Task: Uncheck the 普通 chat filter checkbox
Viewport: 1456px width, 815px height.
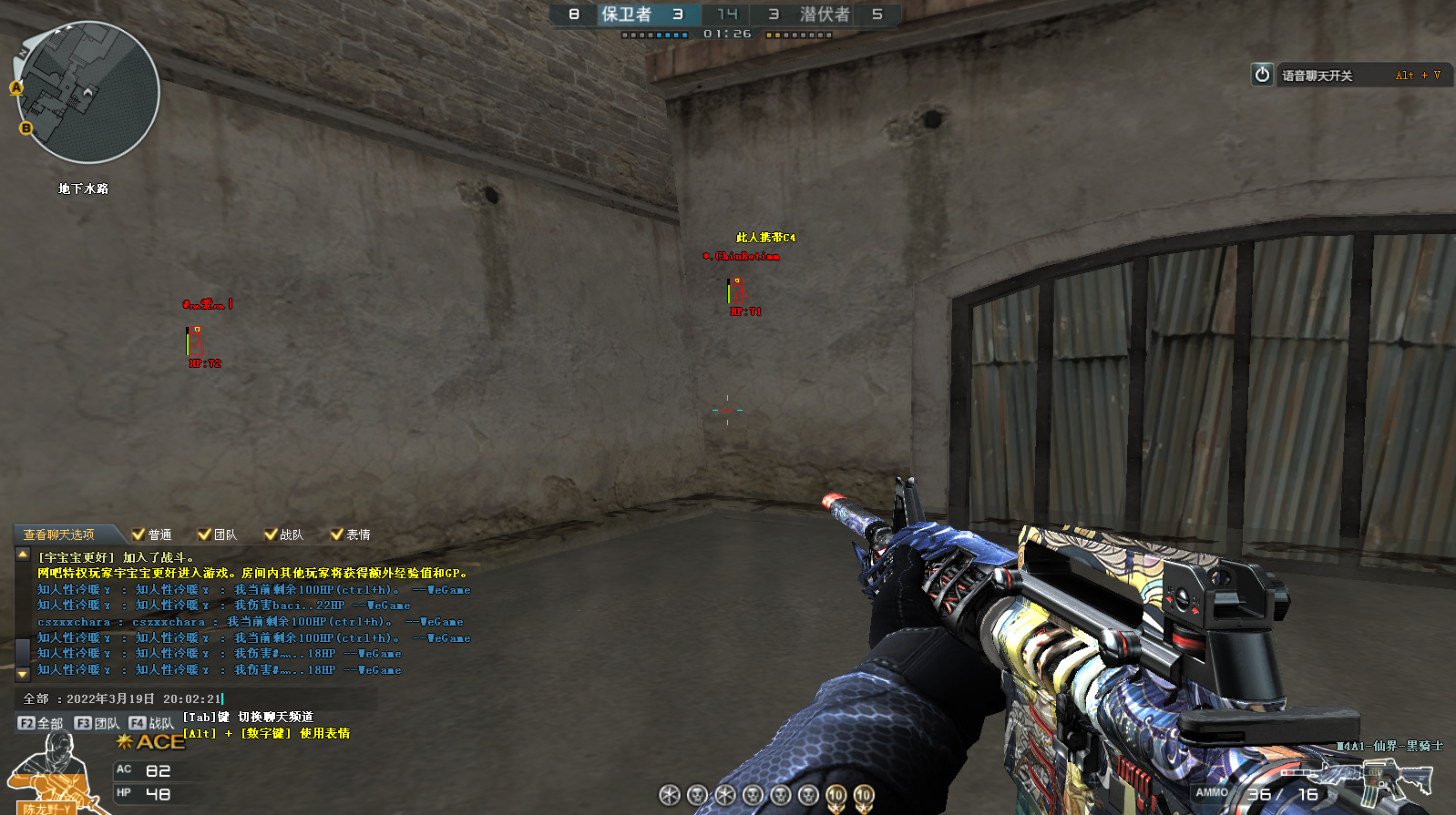Action: [138, 535]
